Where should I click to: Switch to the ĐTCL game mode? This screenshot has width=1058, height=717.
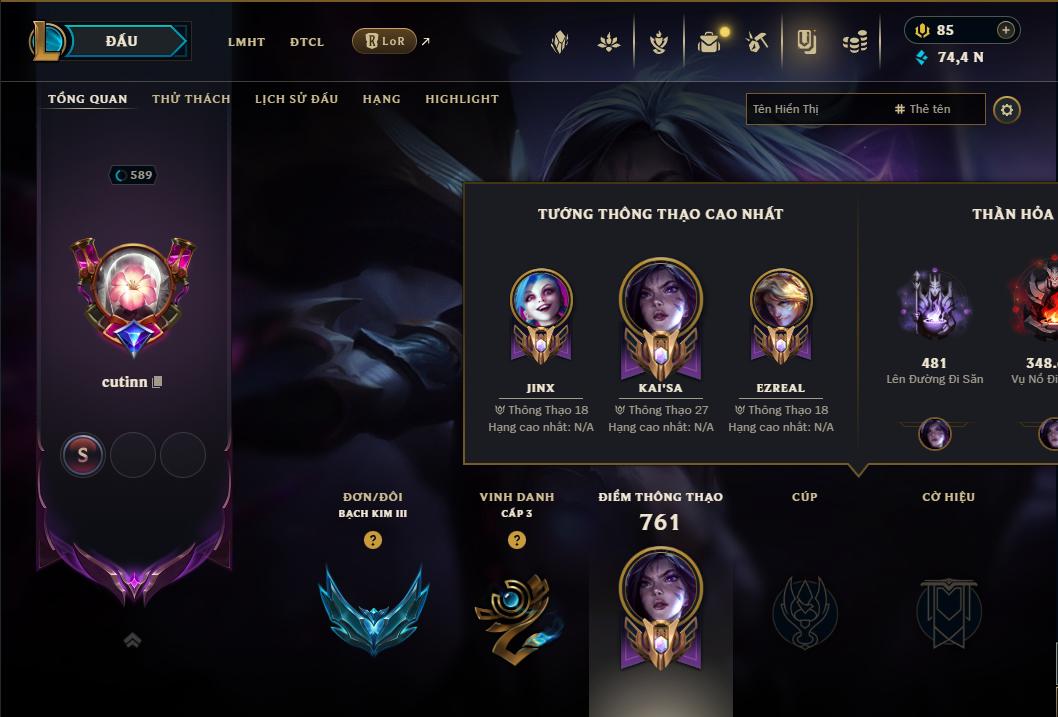pos(307,42)
